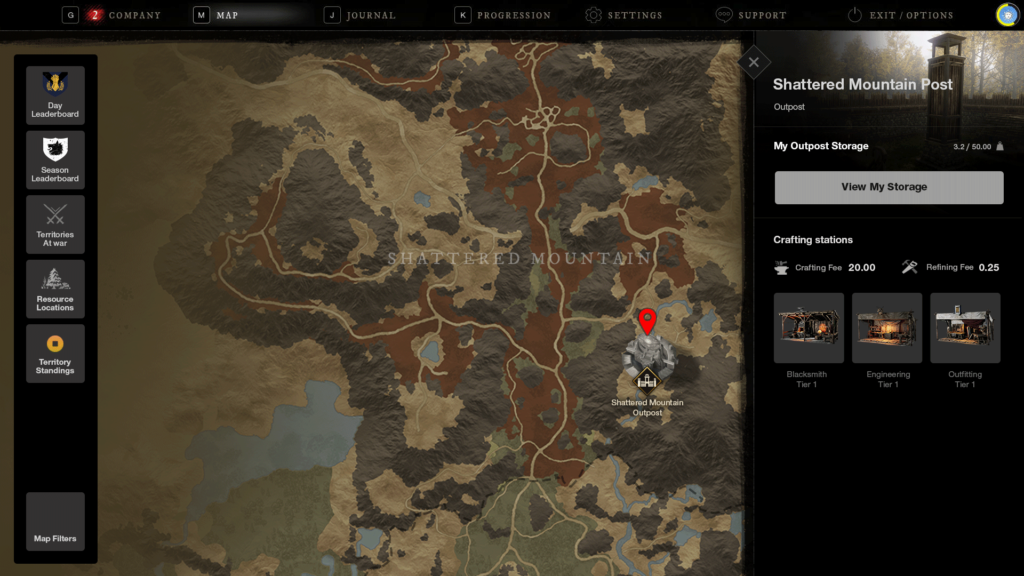
Task: Open the Journal tab
Action: tap(370, 15)
